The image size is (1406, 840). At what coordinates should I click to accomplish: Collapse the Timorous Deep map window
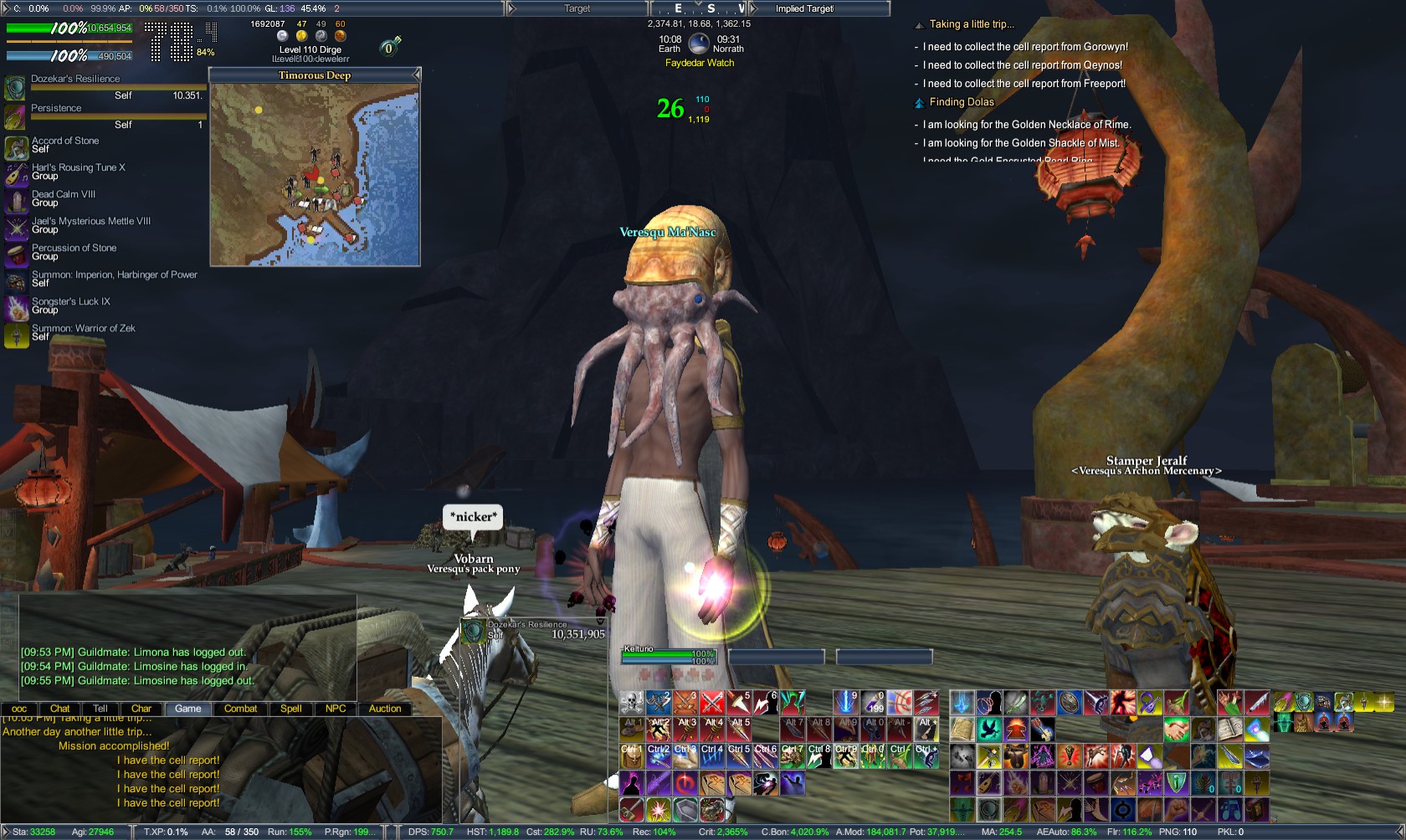coord(418,74)
